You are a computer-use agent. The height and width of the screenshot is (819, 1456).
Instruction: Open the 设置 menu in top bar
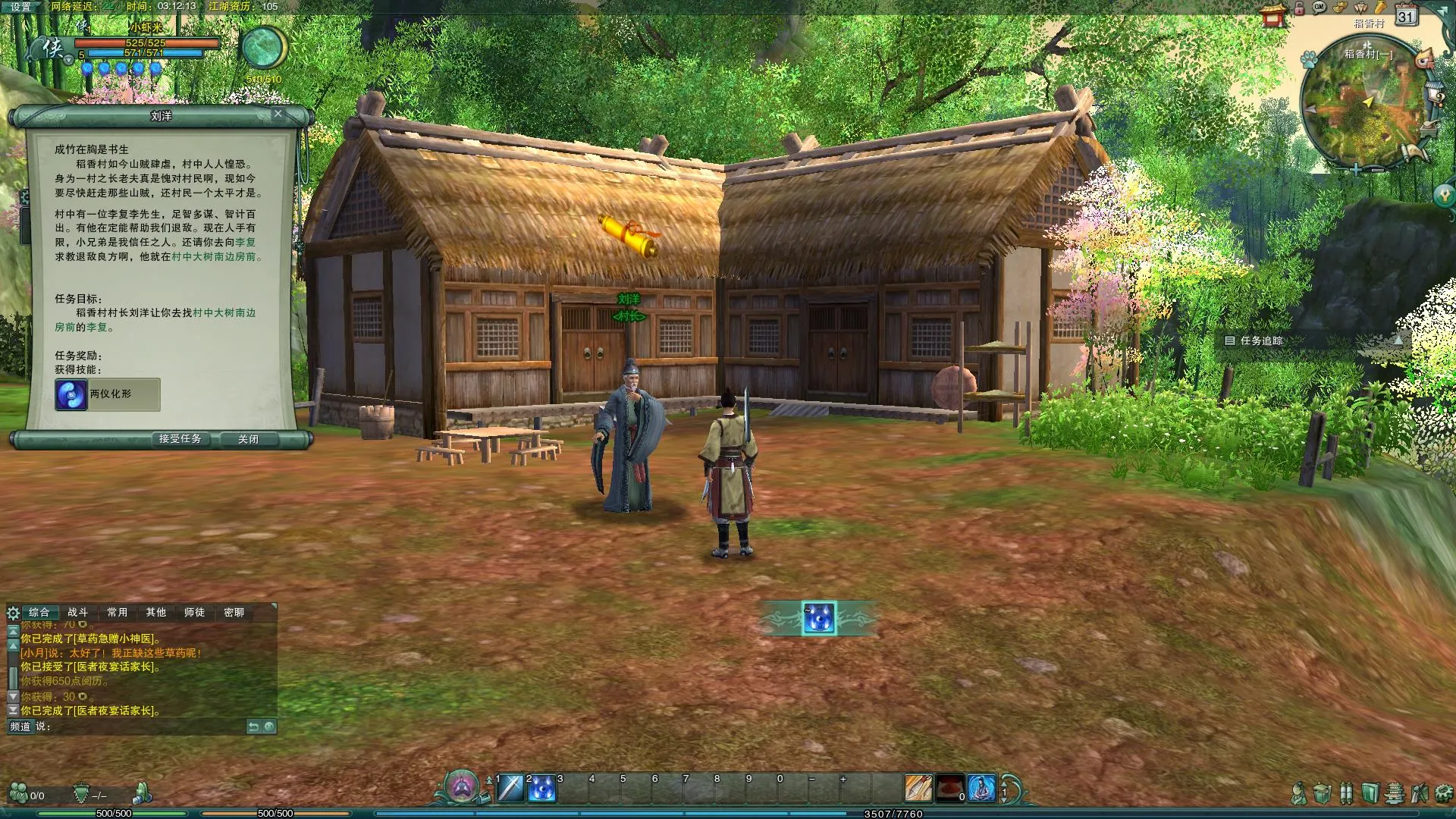coord(20,7)
